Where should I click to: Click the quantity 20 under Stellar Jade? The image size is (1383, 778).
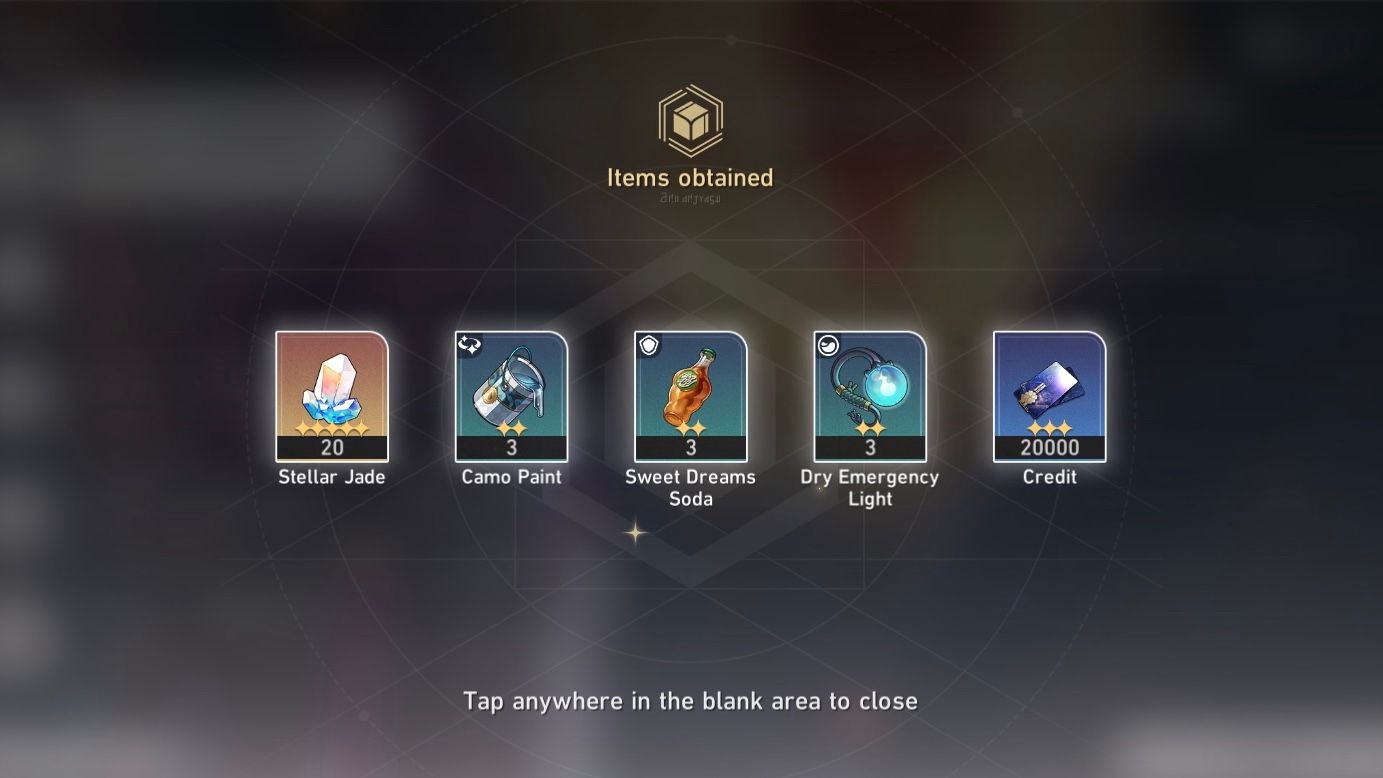tap(331, 448)
